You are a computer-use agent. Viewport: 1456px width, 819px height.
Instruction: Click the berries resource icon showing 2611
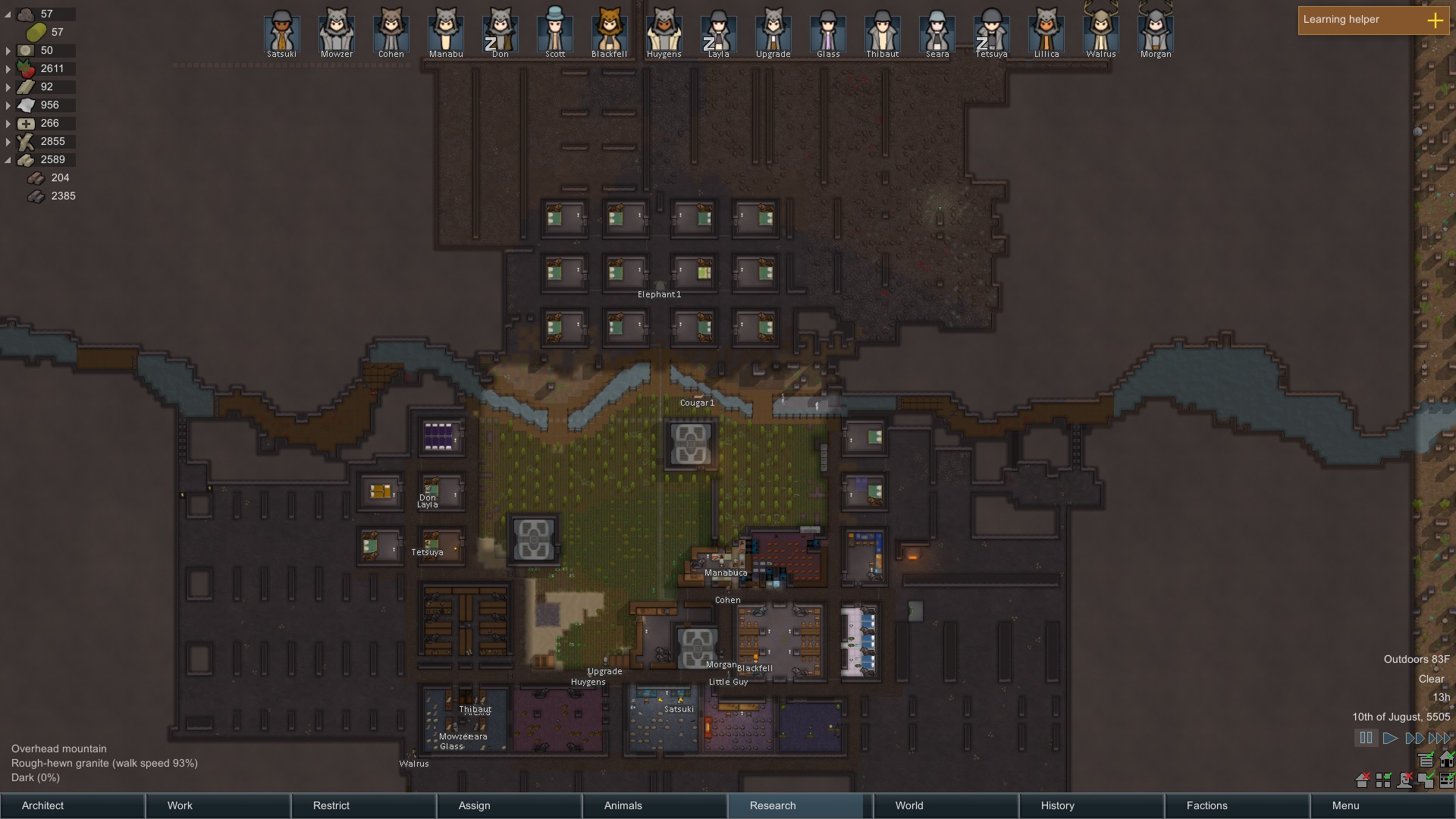pos(26,68)
